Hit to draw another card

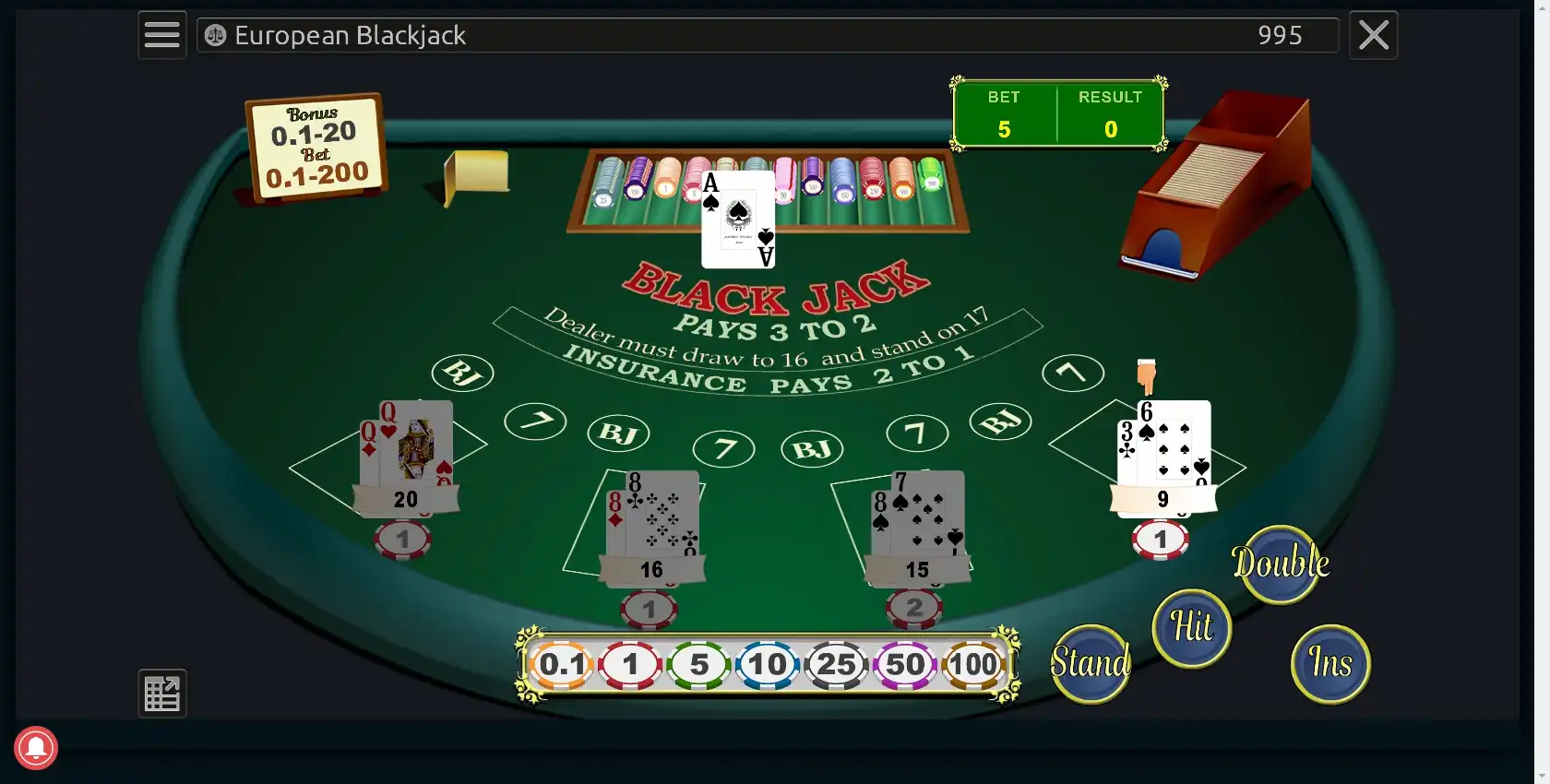coord(1192,628)
